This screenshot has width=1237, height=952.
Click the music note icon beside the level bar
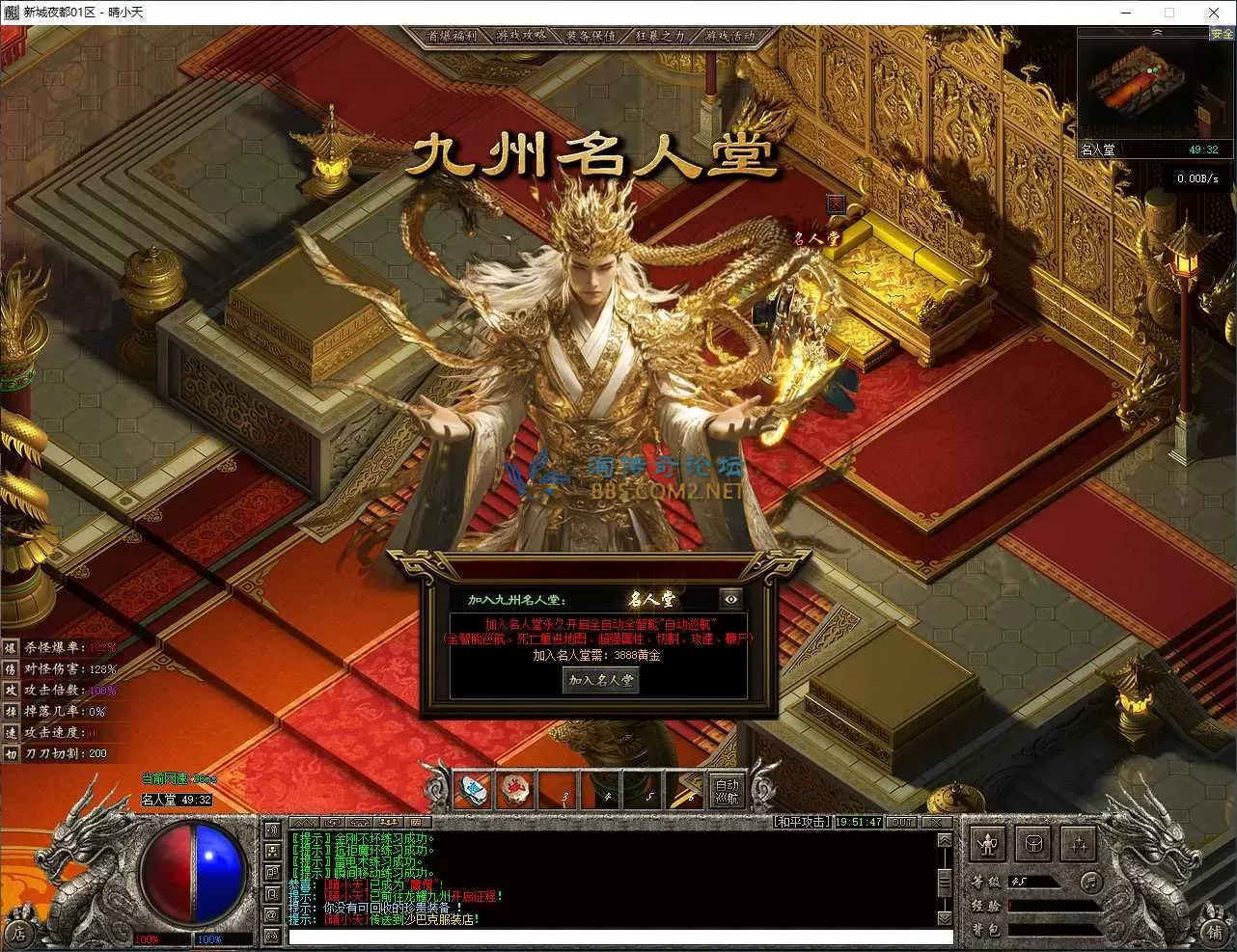tap(1091, 883)
